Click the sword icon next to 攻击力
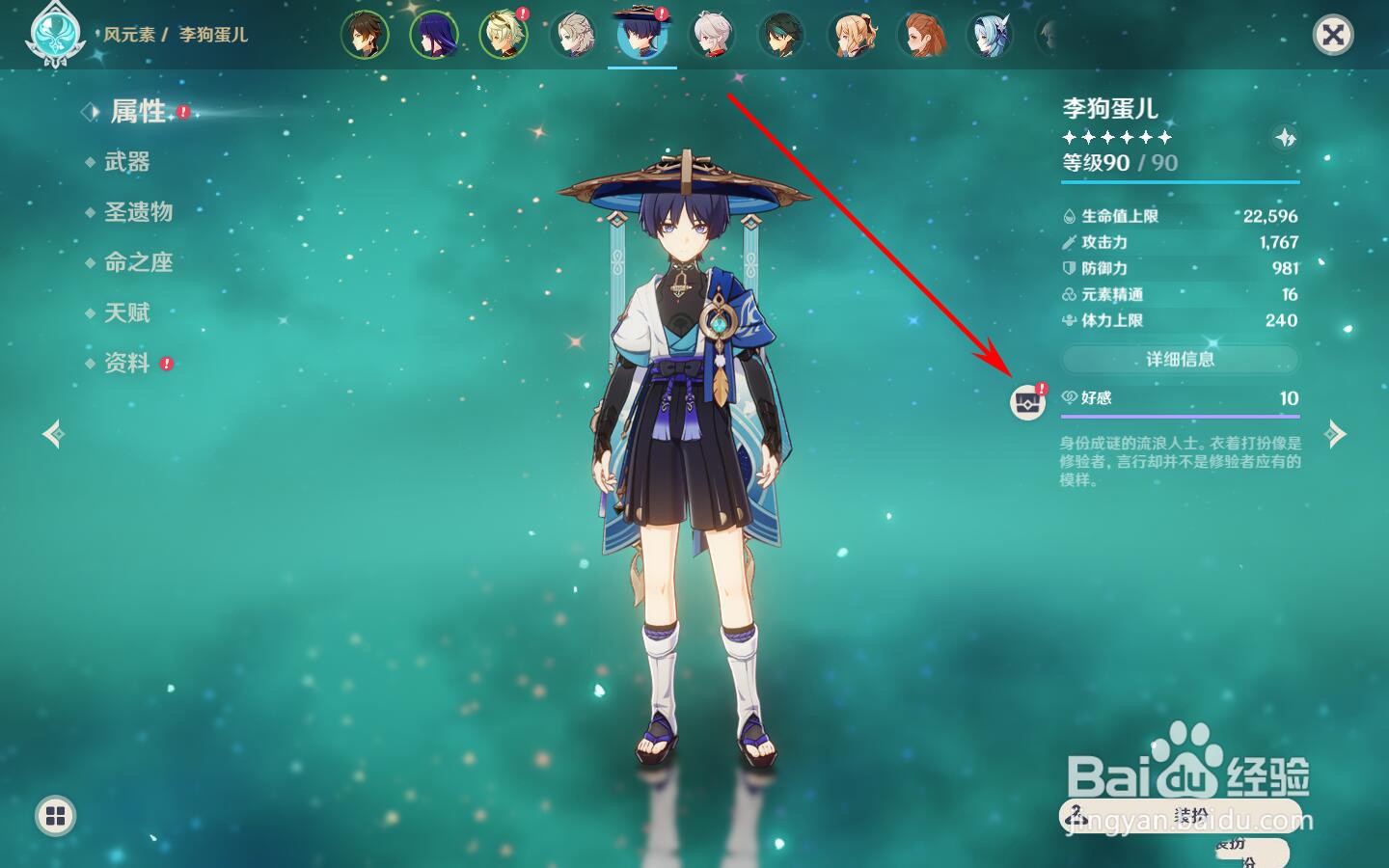The height and width of the screenshot is (868, 1389). click(1069, 243)
